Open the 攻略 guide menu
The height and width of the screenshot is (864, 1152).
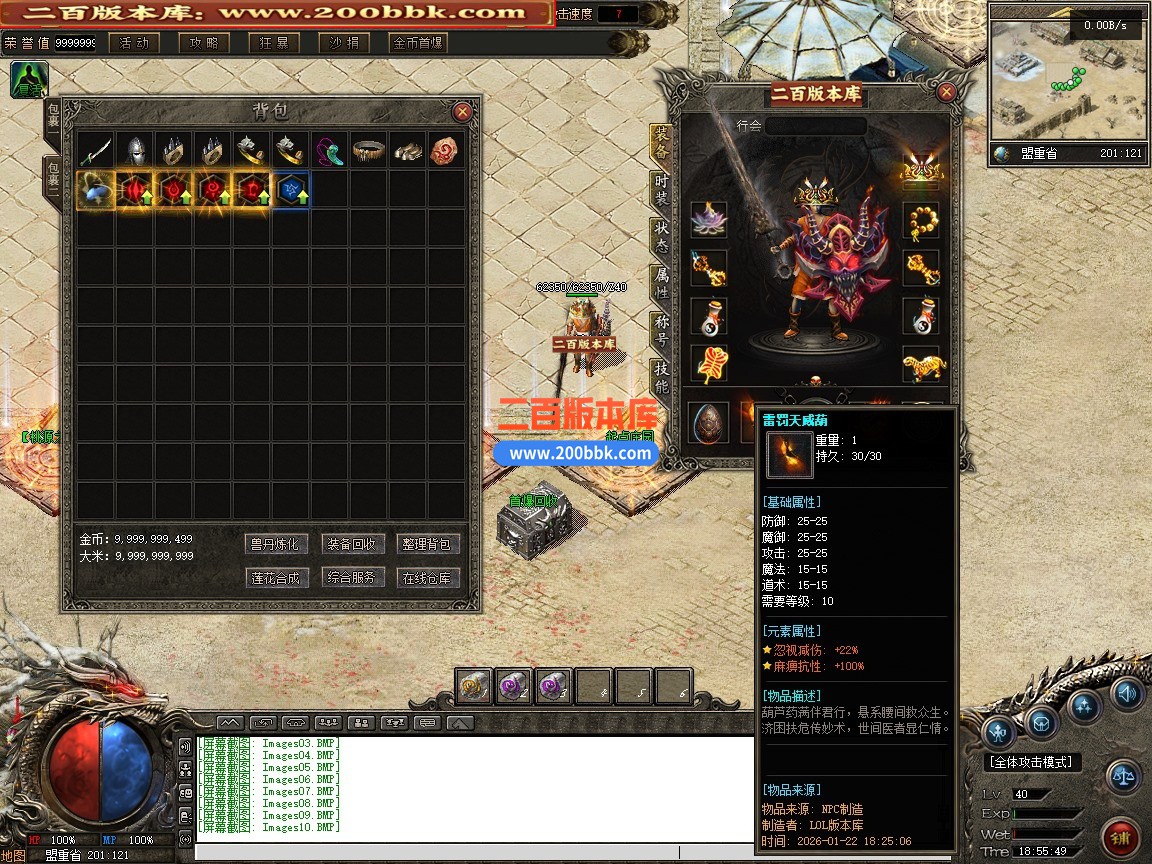coord(203,43)
